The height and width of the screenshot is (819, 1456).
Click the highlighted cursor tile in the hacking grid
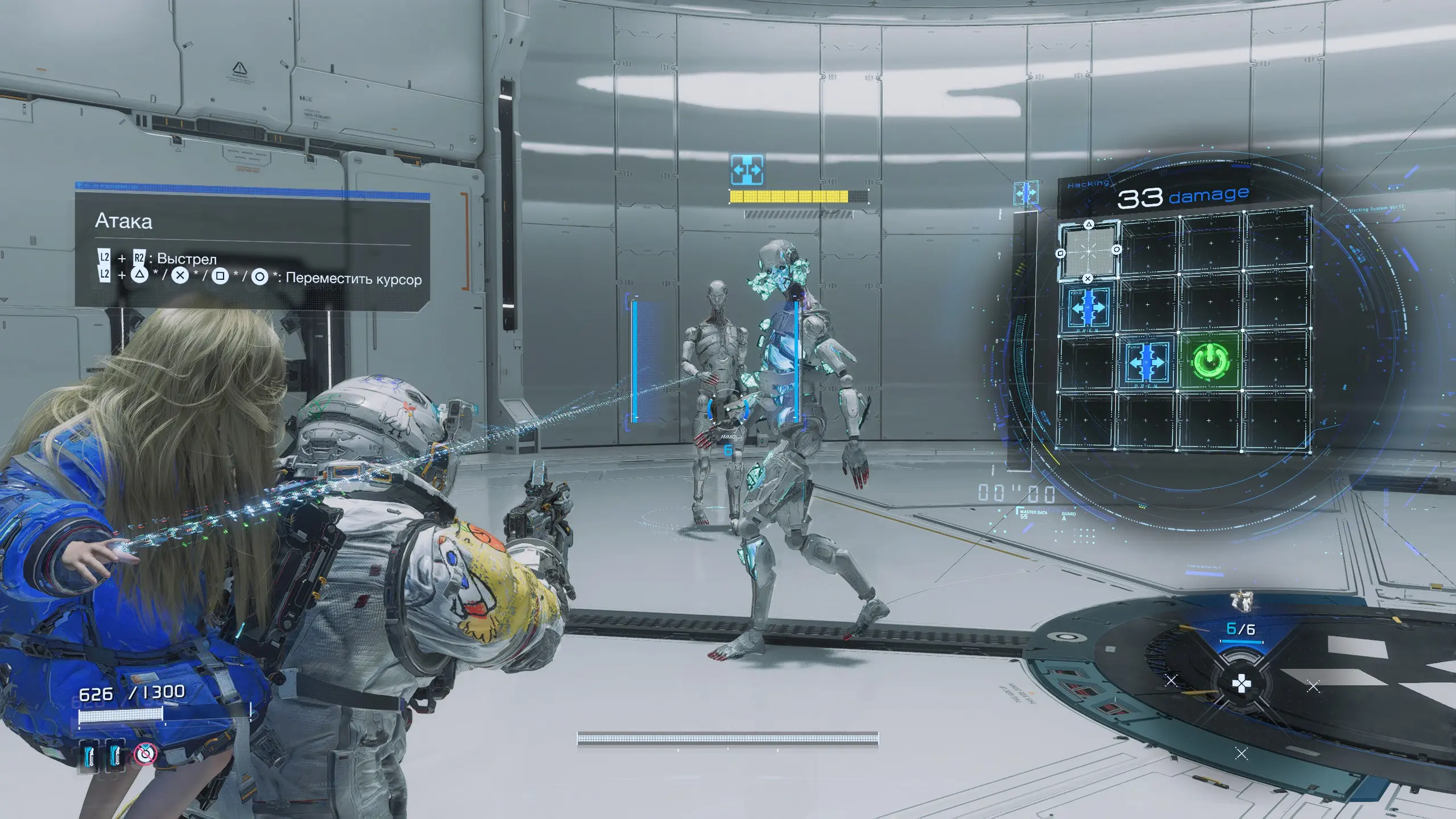(1089, 251)
